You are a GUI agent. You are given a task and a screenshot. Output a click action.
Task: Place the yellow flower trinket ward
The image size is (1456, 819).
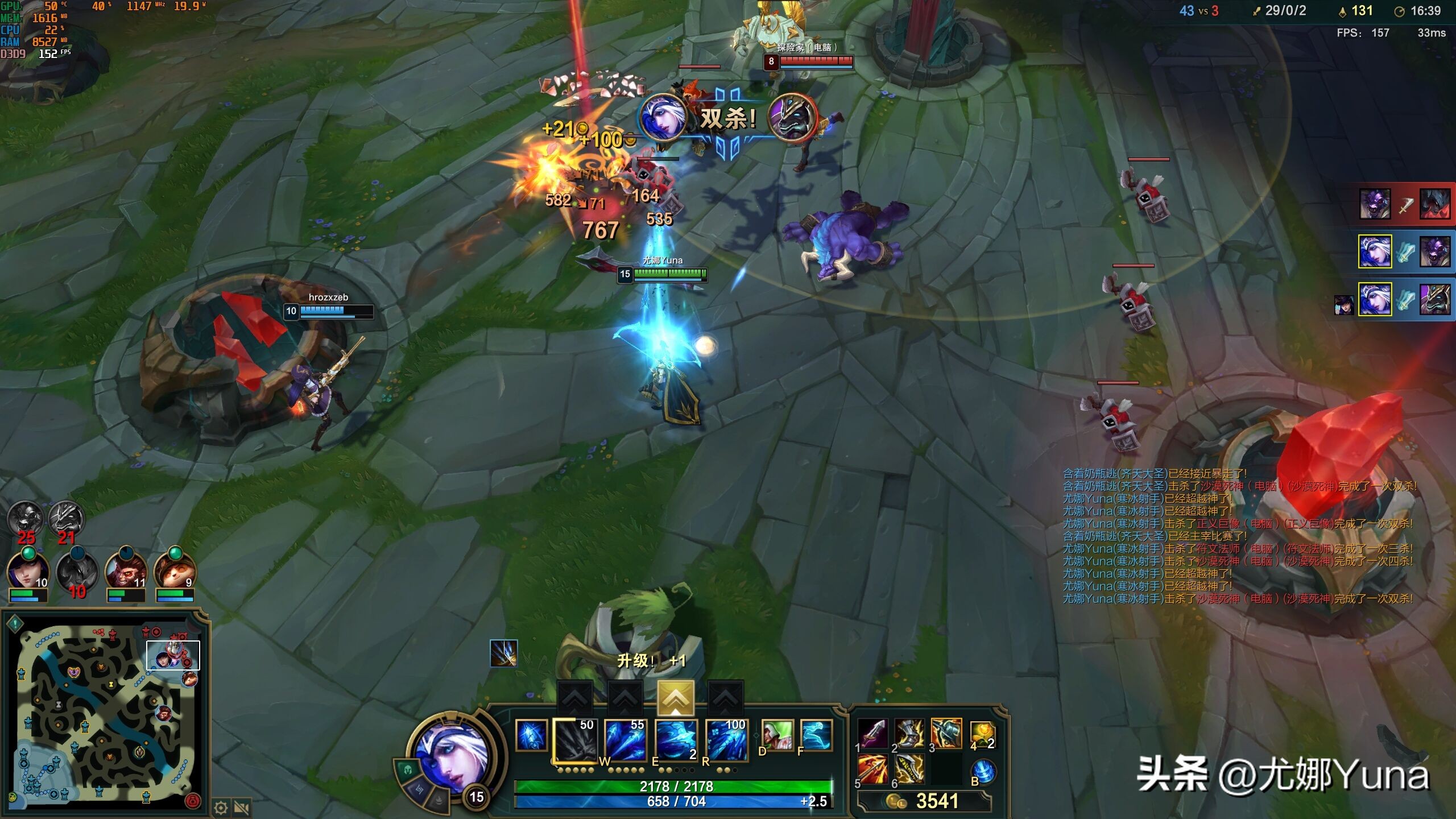click(983, 735)
